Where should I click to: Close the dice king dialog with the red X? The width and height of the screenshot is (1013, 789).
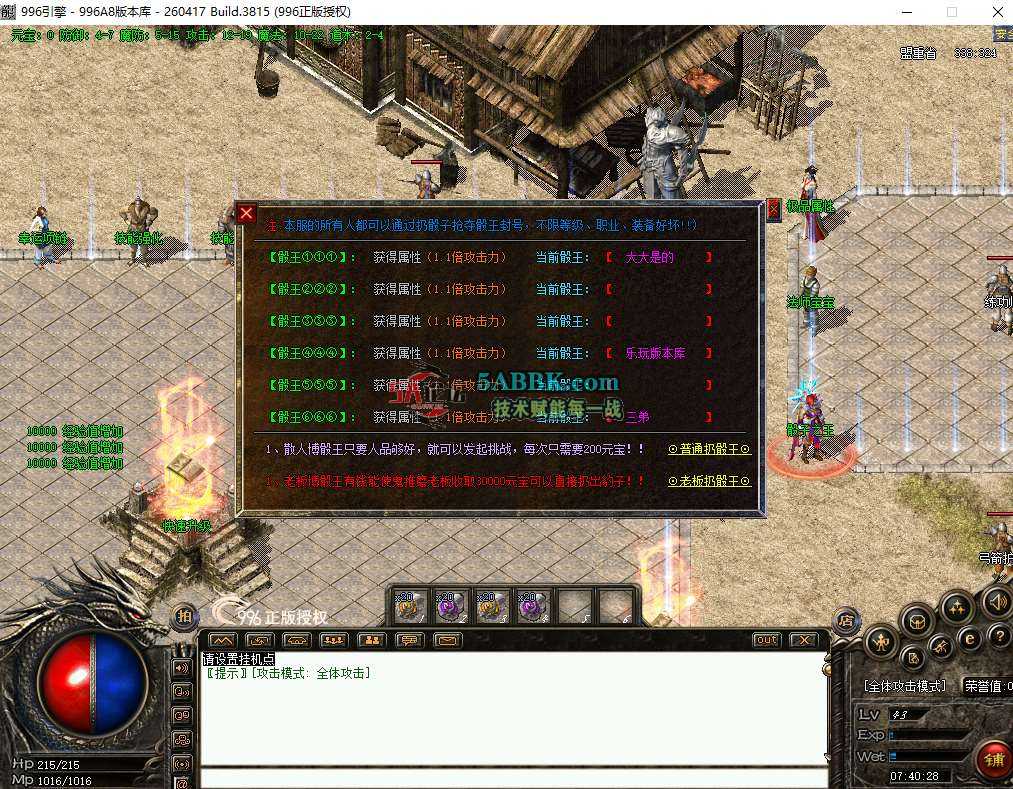247,213
